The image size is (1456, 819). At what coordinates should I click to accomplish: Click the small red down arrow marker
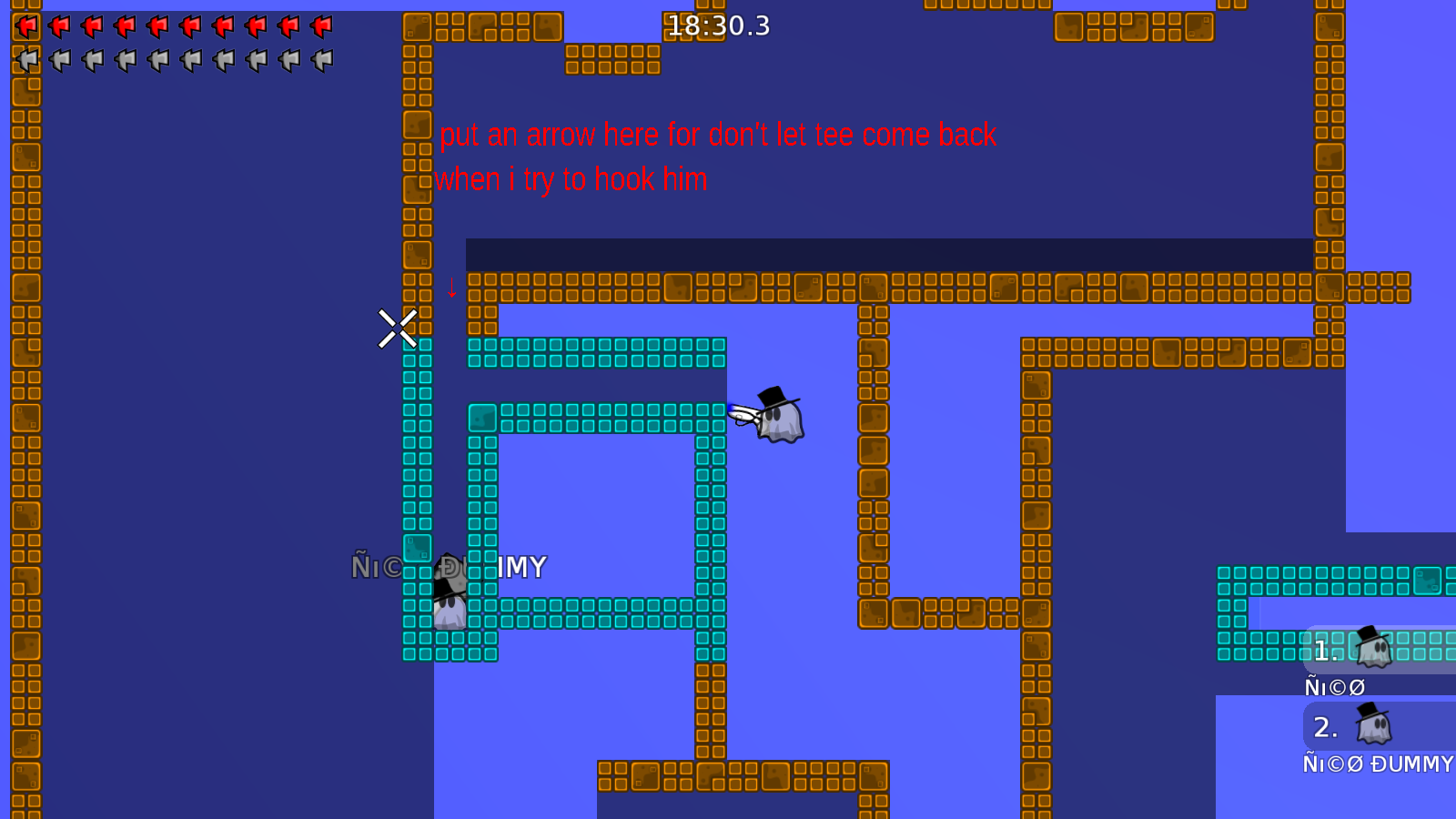[452, 289]
